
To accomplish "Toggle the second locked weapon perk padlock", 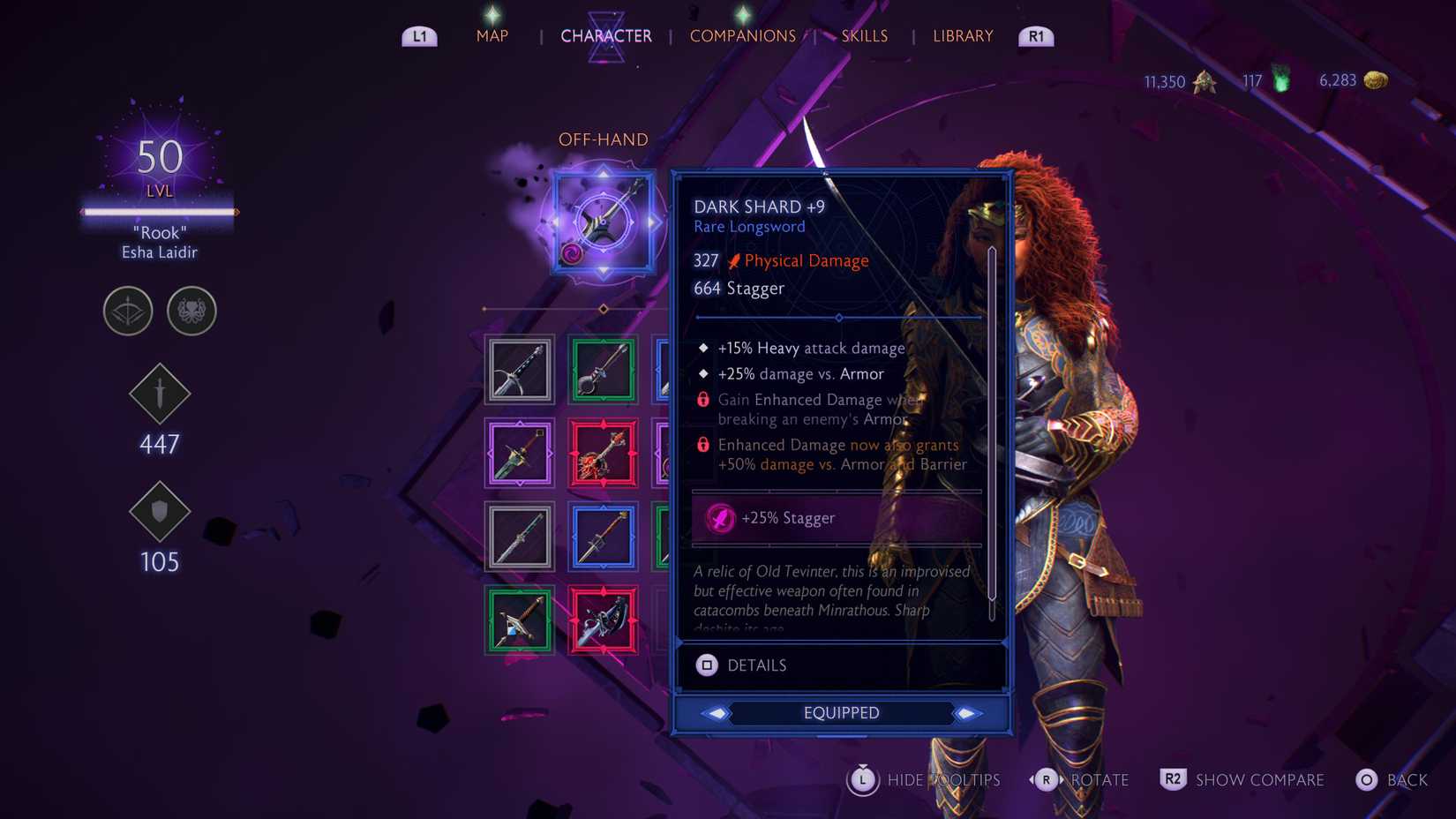I will pos(702,445).
